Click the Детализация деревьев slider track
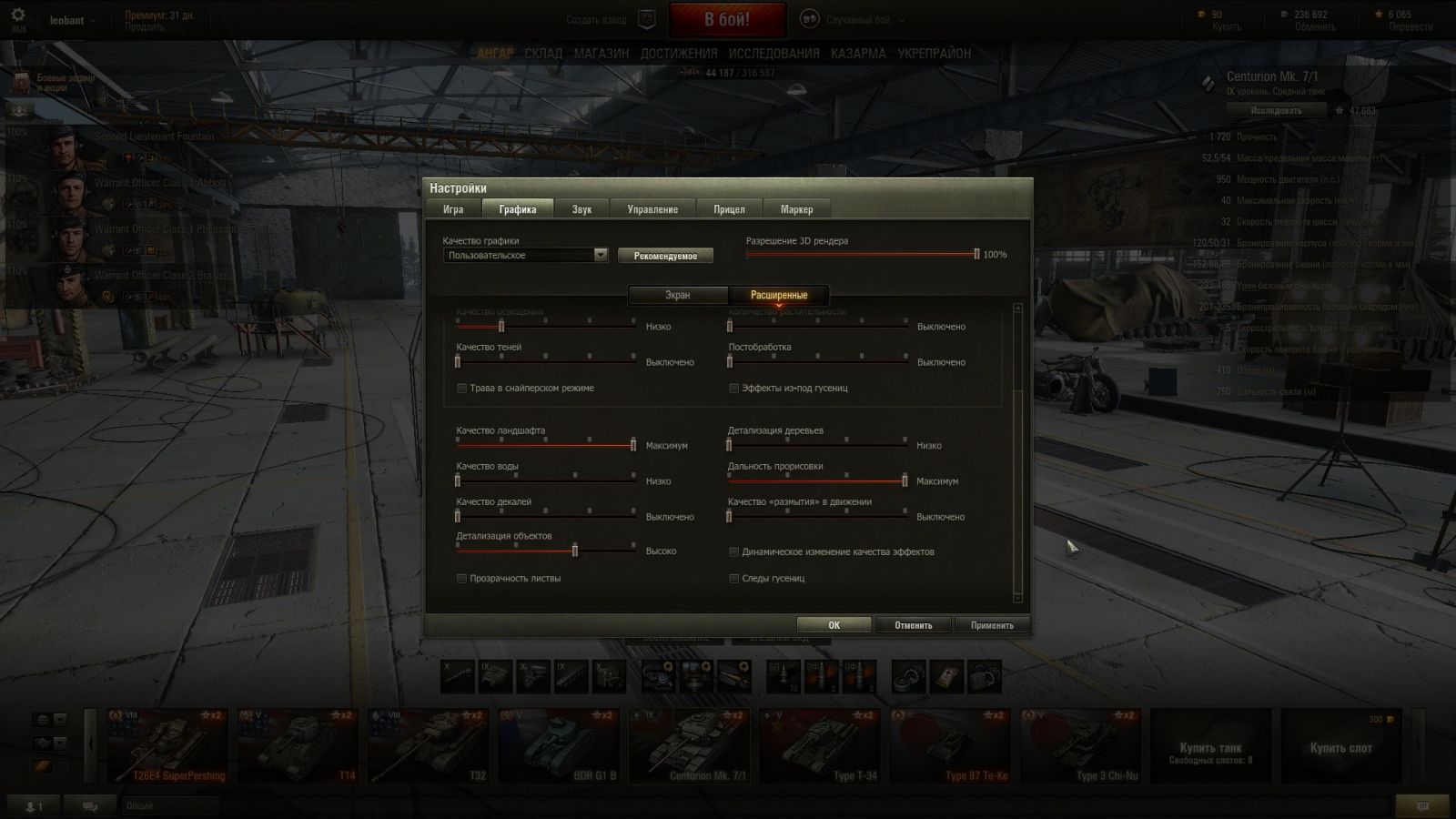 click(817, 445)
